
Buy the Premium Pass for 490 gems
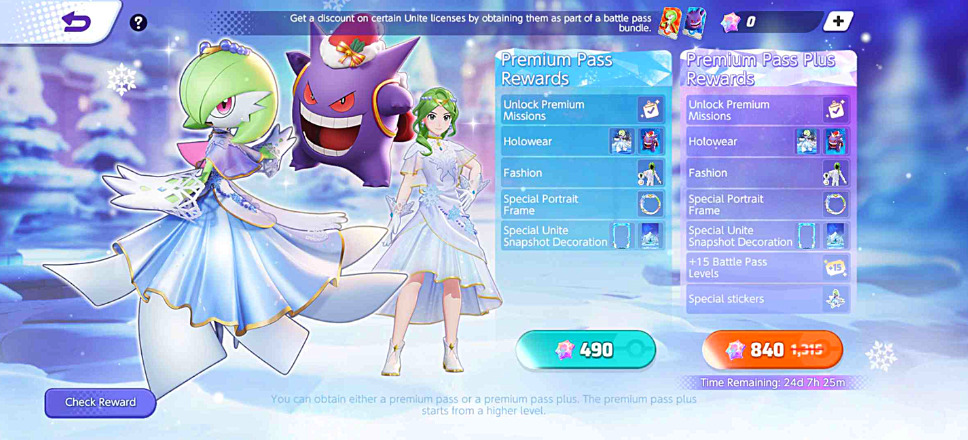click(586, 350)
